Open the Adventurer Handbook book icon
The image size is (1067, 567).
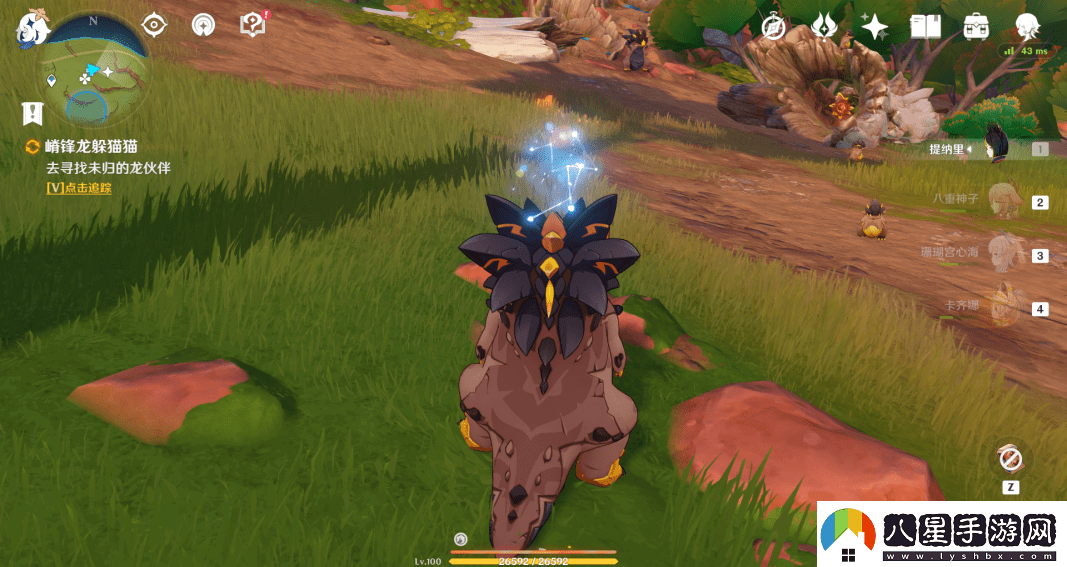[x=925, y=27]
